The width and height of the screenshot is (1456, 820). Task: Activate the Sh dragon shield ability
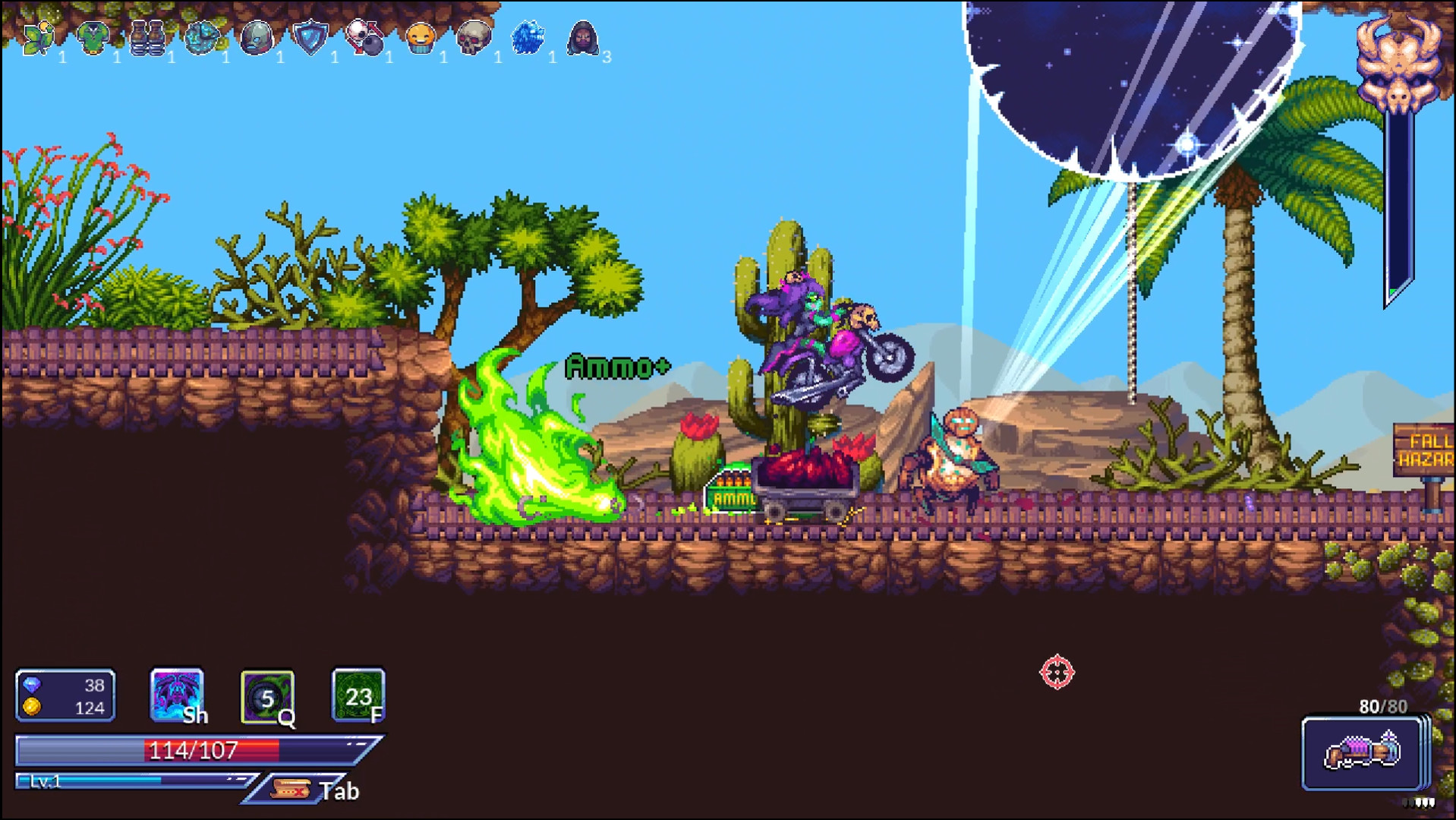tap(176, 695)
